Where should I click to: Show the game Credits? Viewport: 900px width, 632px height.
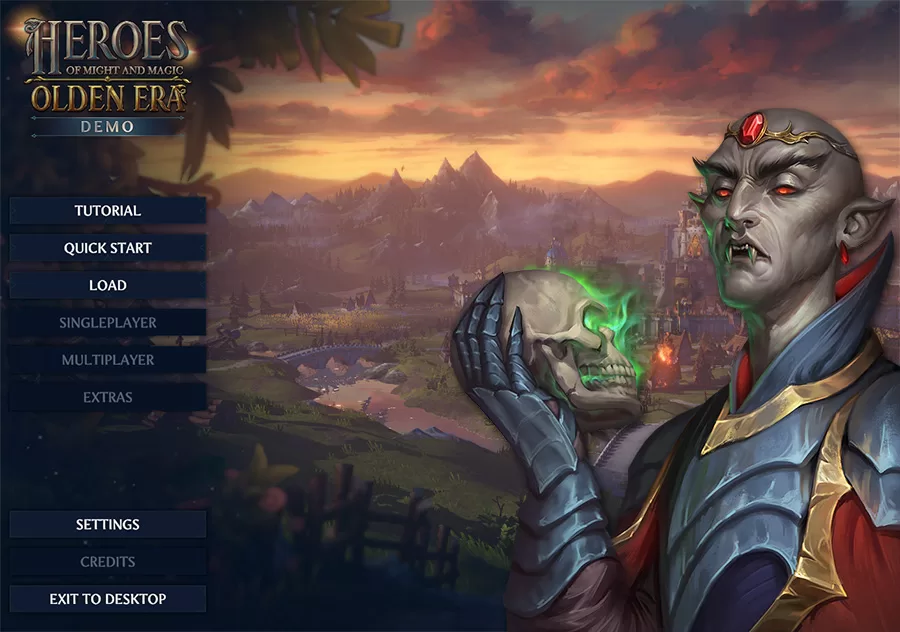click(108, 562)
